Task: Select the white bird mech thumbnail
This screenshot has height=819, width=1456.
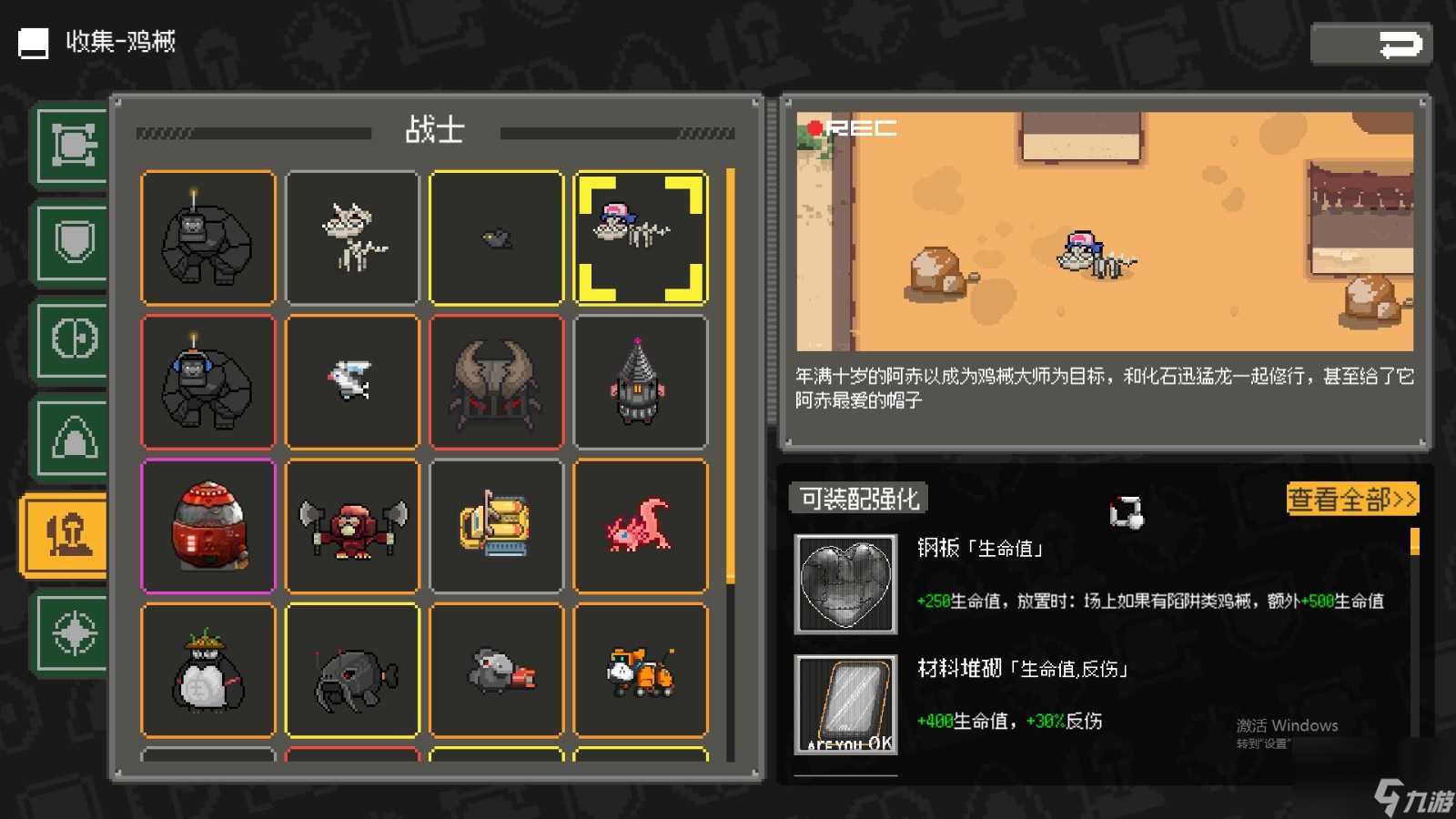Action: 352,381
